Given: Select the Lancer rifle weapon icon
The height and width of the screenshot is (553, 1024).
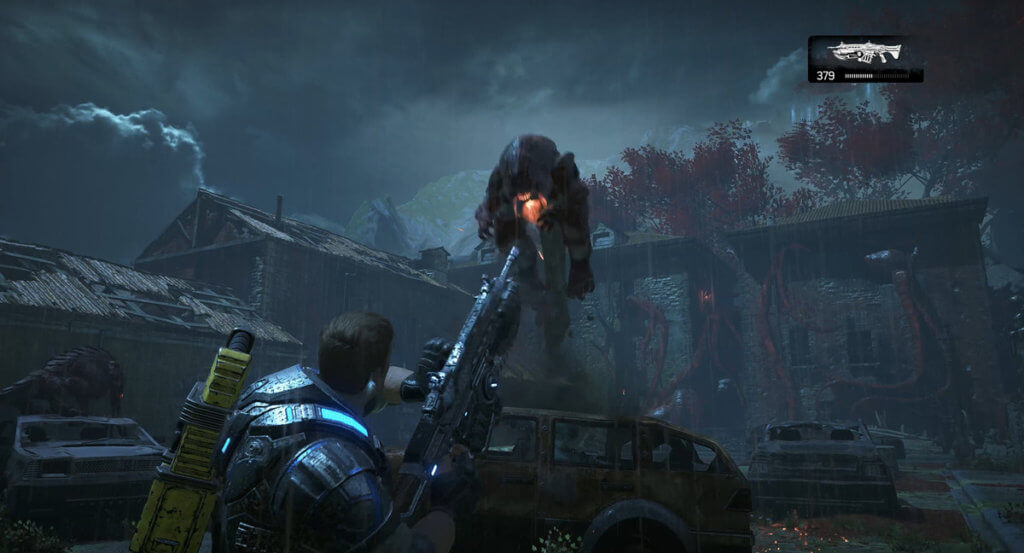Looking at the screenshot, I should (864, 53).
